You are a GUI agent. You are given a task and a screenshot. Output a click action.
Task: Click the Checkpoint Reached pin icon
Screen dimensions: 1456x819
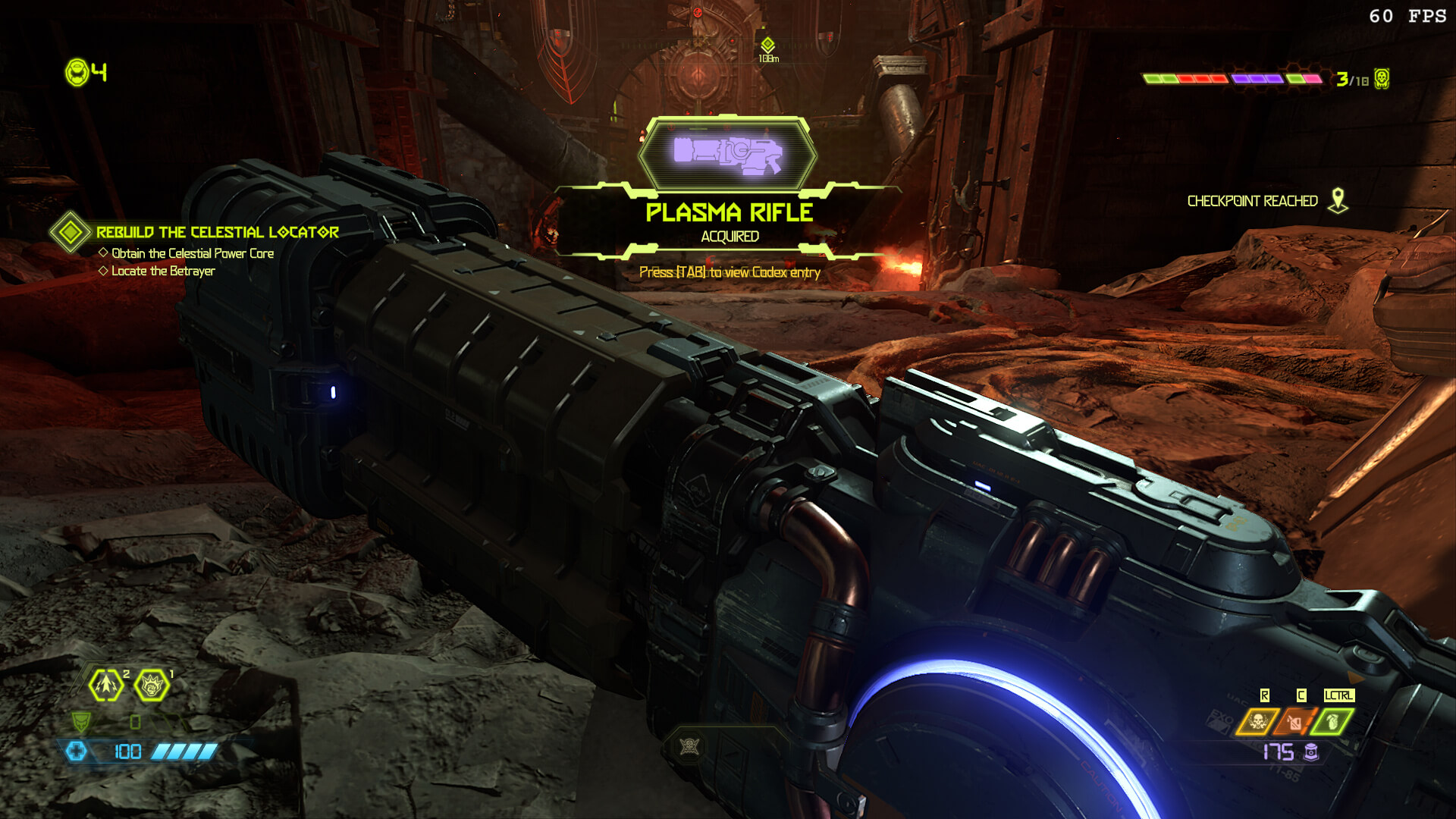pyautogui.click(x=1338, y=201)
